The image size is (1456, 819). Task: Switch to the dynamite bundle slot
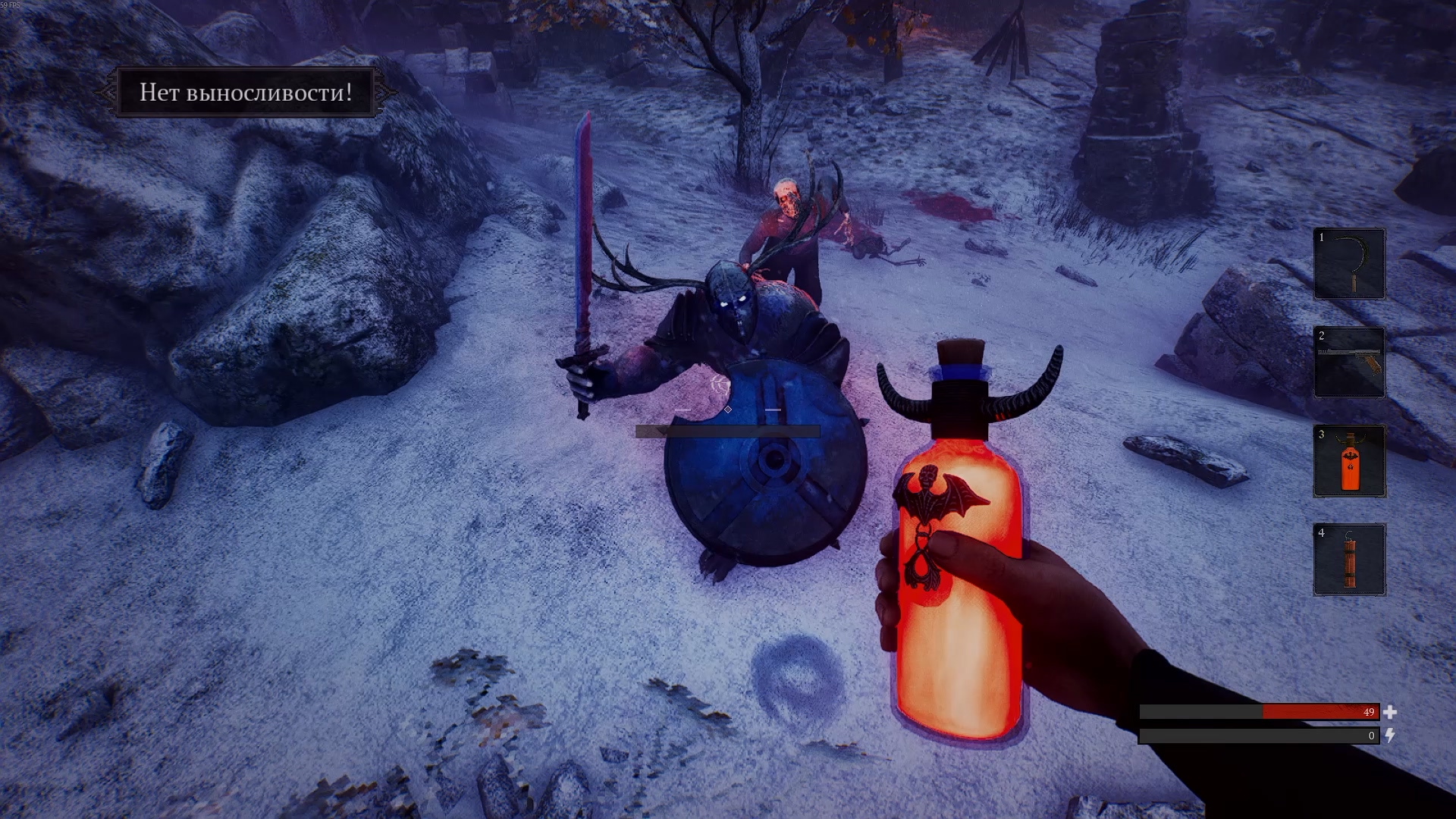tap(1349, 560)
